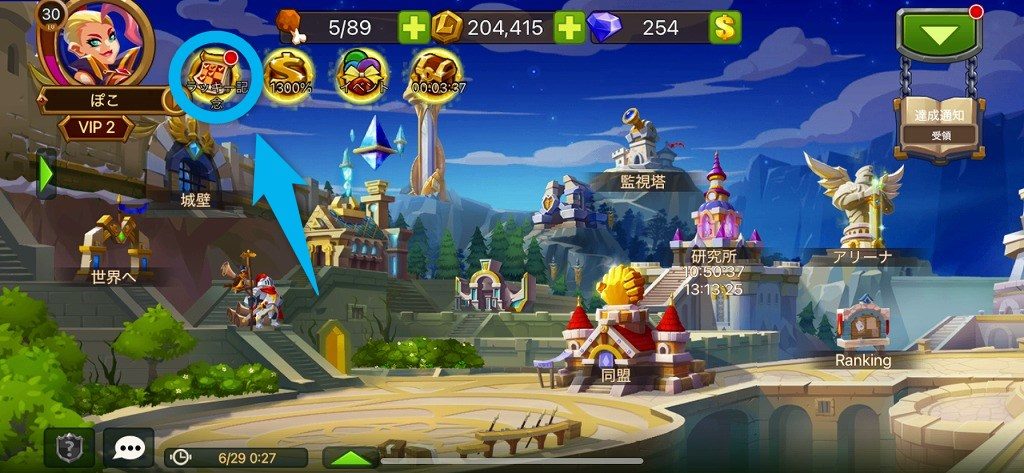Viewport: 1024px width, 473px height.
Task: Expand the bottom green up-arrow menu
Action: 351,457
